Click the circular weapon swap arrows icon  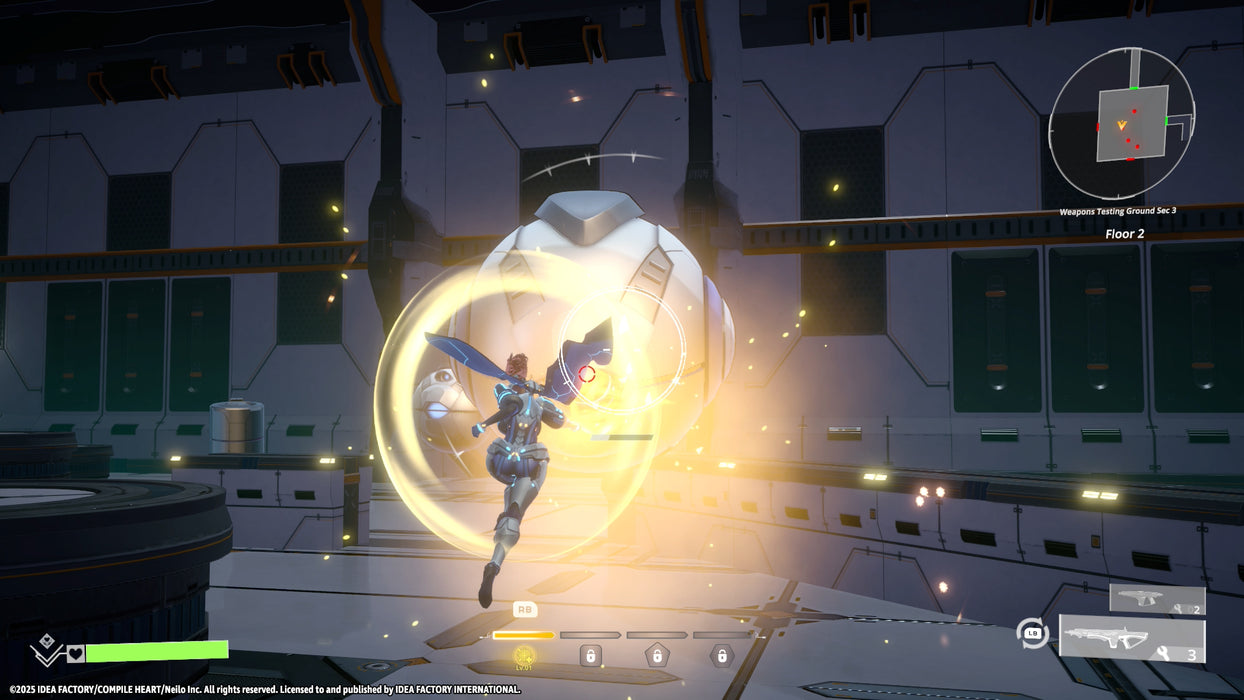click(x=1032, y=634)
